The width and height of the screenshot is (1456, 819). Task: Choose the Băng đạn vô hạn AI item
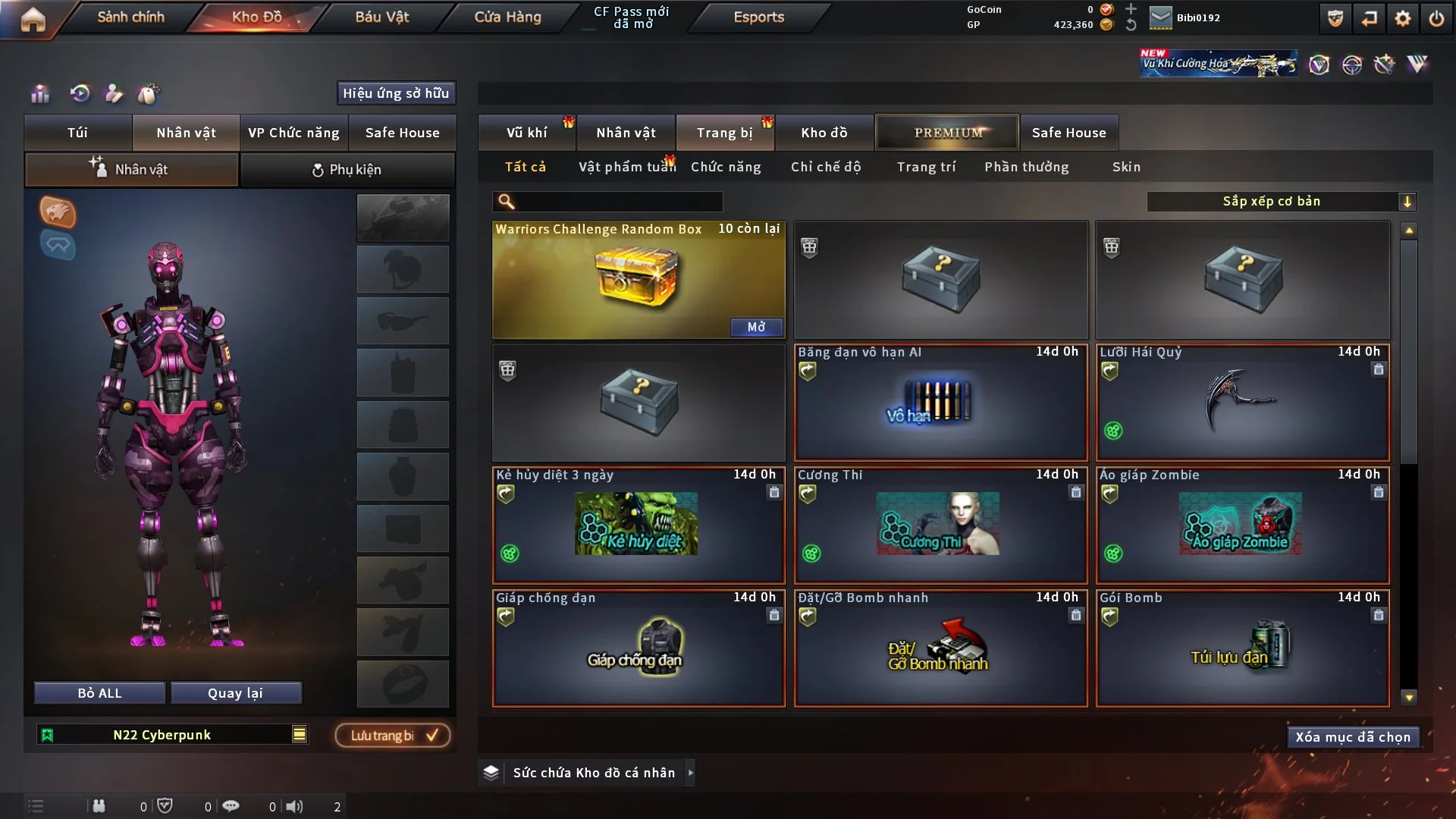coord(940,403)
